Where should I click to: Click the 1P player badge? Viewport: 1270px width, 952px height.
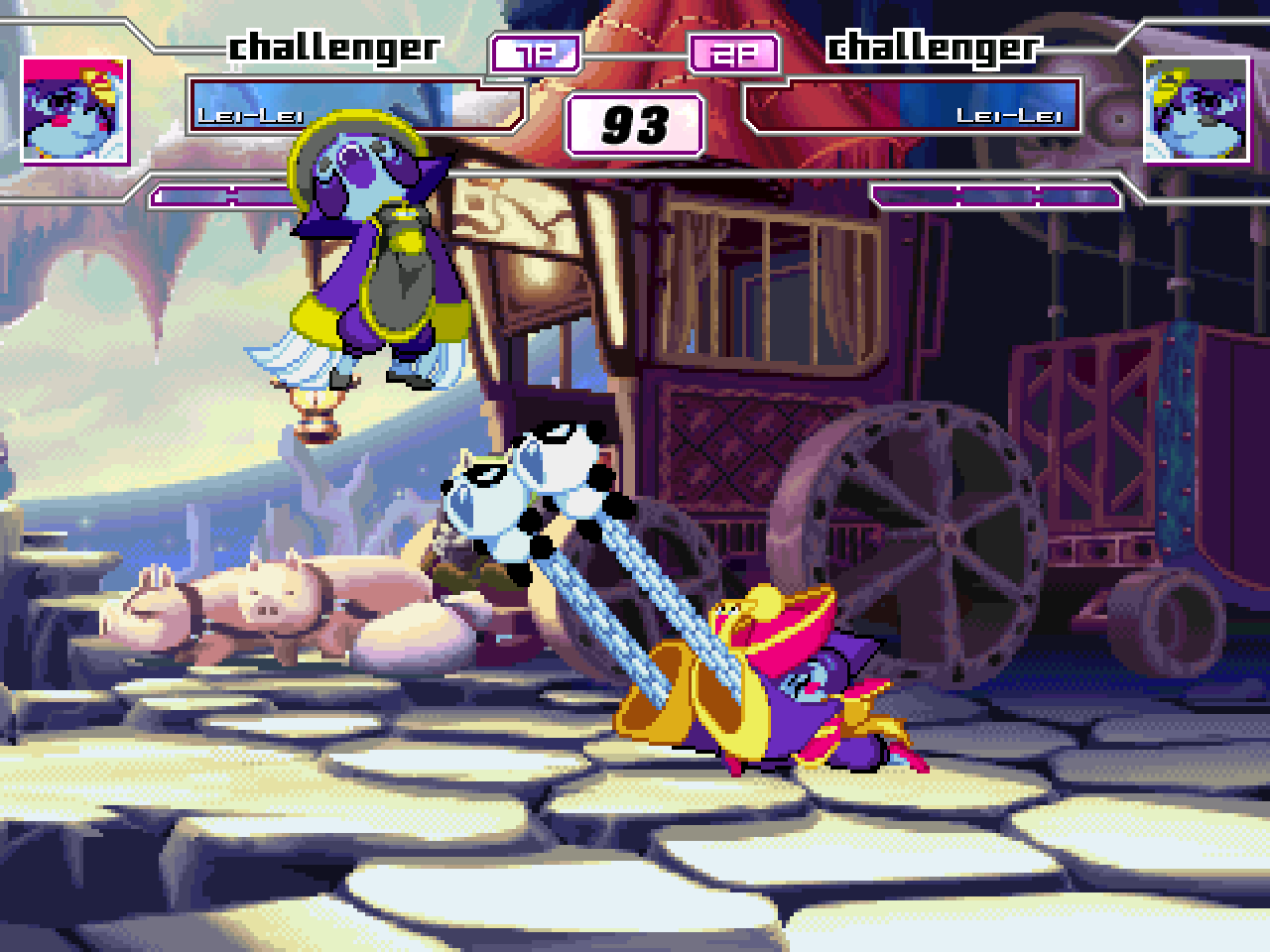pyautogui.click(x=536, y=55)
